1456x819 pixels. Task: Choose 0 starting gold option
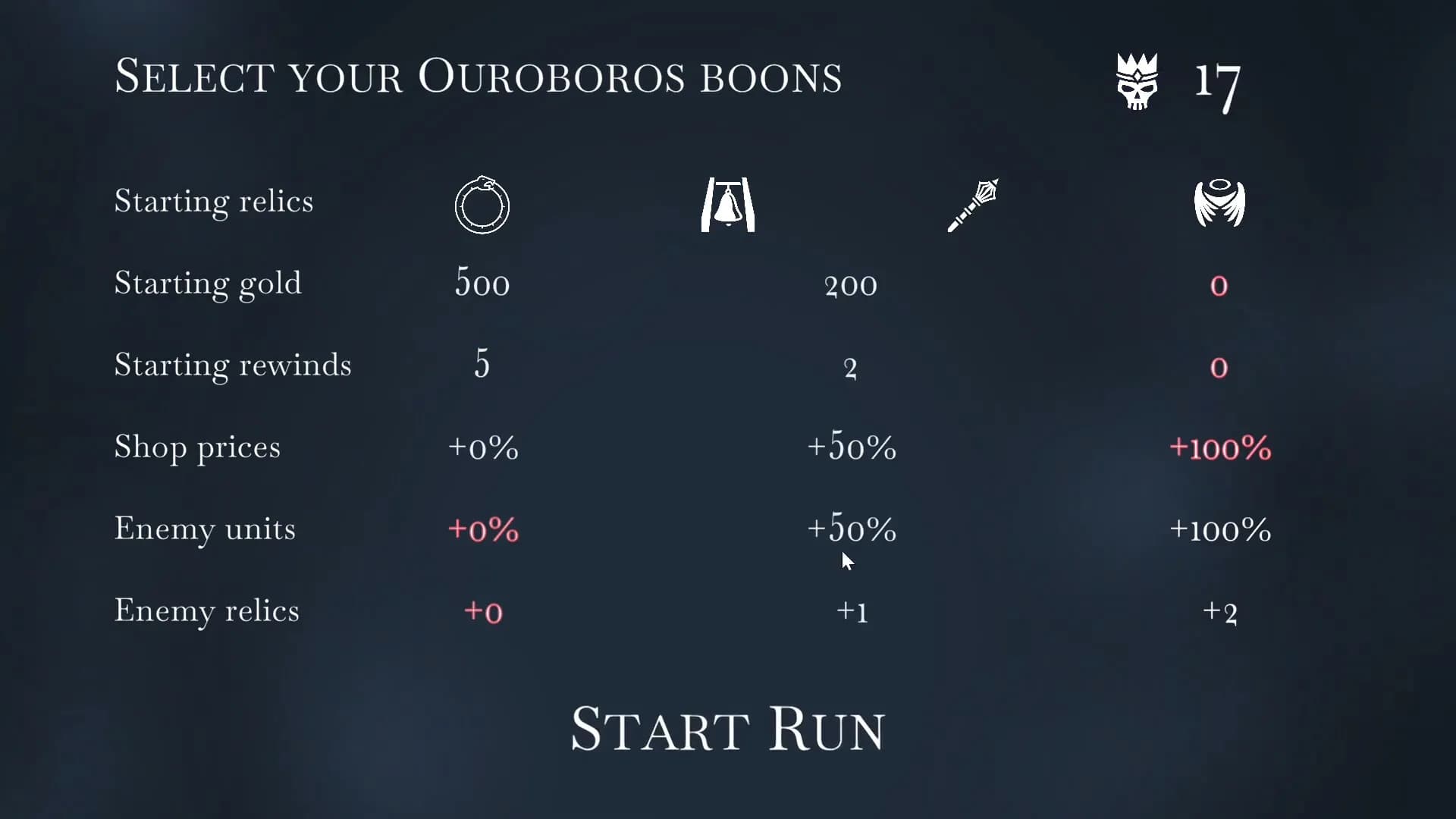click(1219, 285)
